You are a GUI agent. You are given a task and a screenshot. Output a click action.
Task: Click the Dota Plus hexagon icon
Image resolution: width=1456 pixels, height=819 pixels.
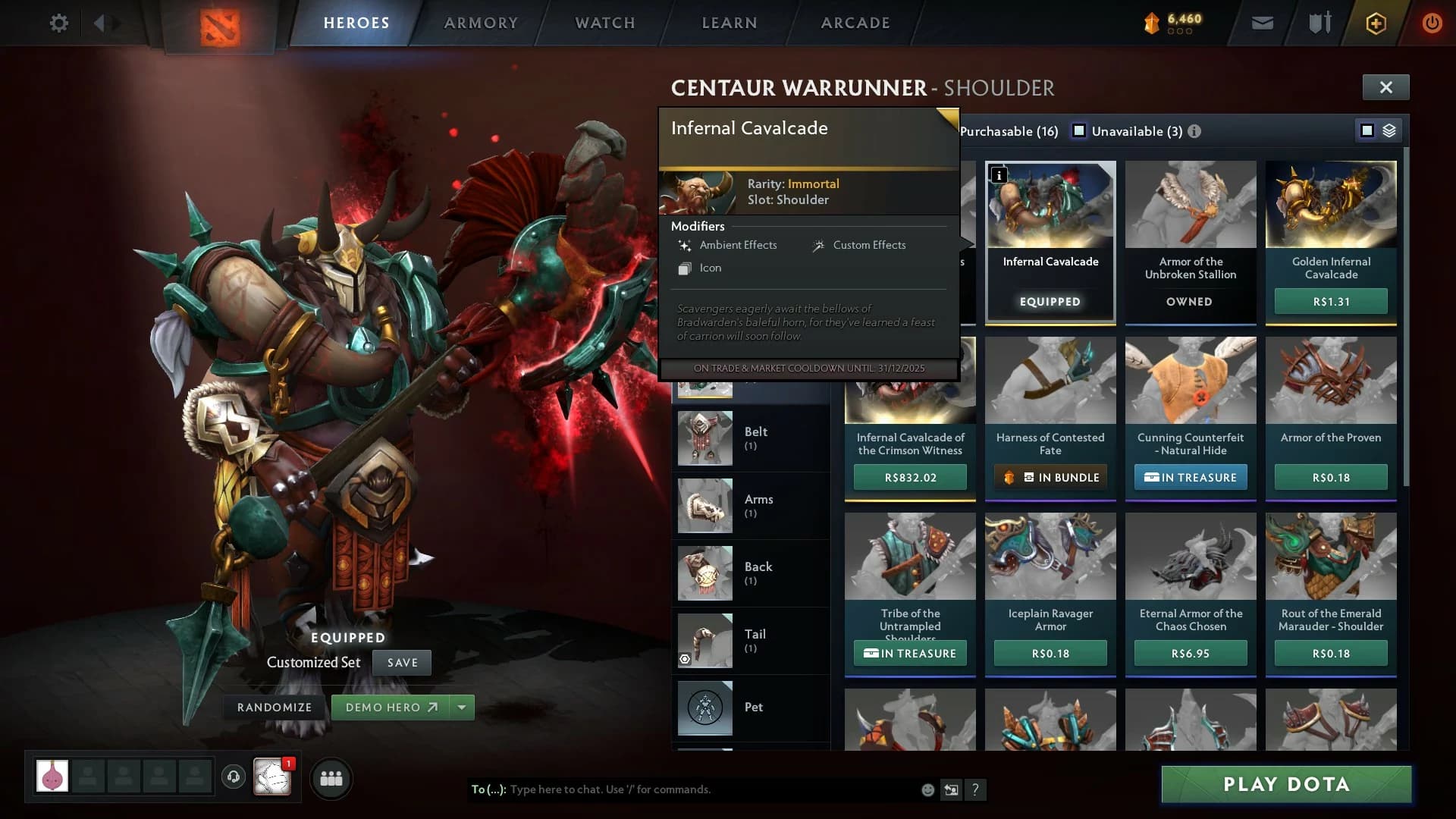tap(1375, 23)
